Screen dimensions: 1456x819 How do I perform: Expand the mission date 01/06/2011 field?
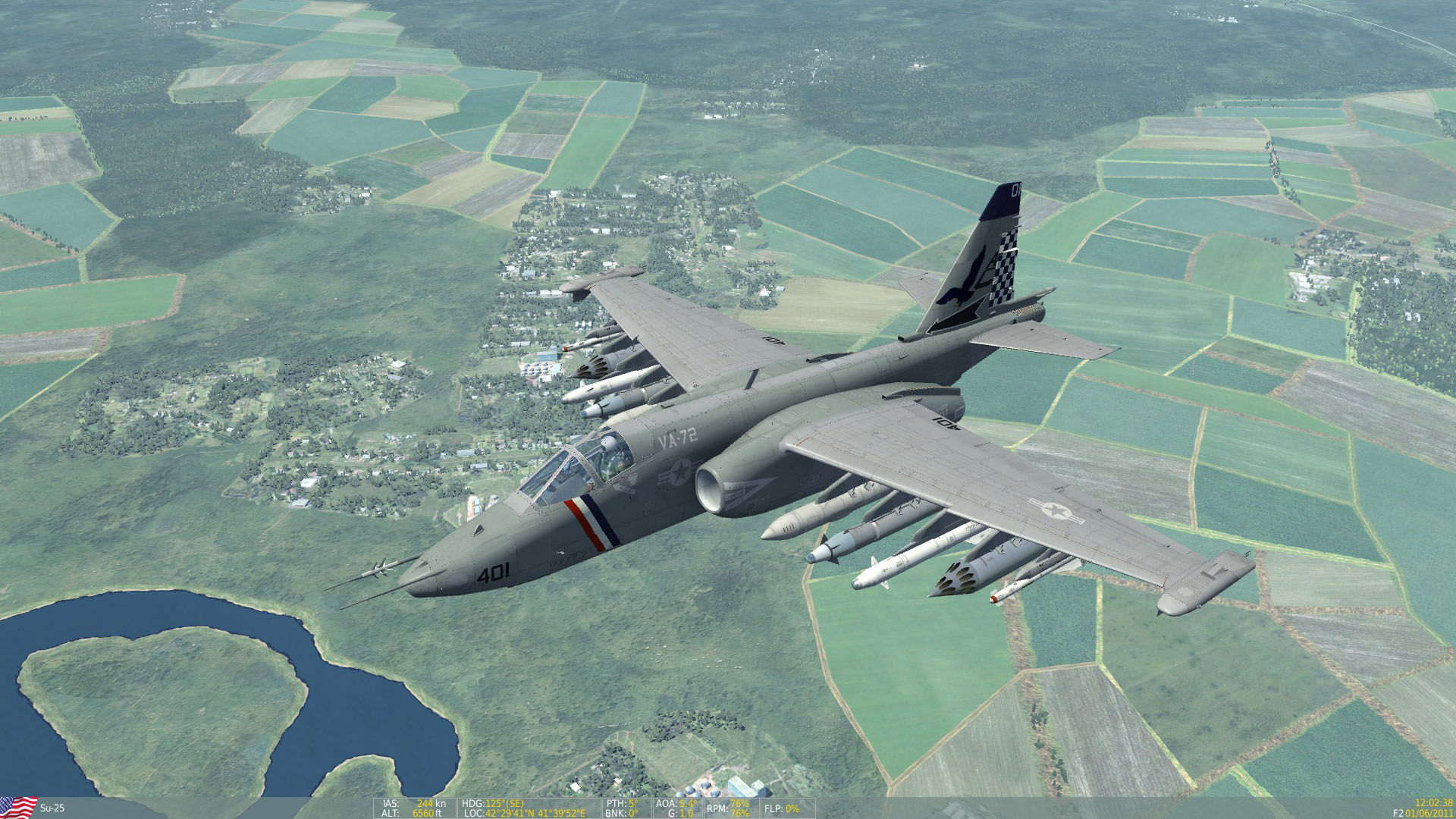[1430, 813]
